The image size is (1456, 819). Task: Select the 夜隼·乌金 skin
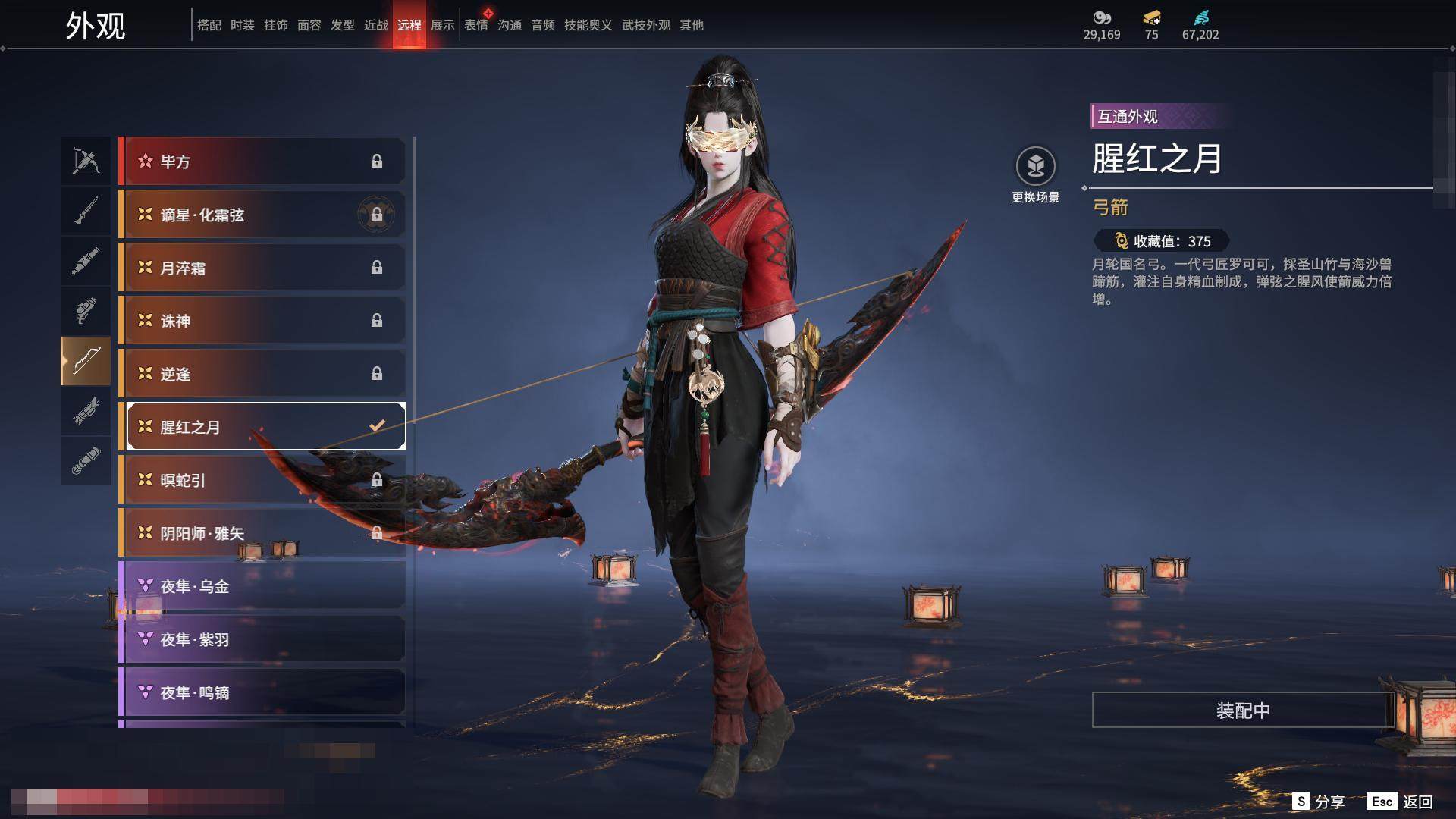tap(262, 586)
